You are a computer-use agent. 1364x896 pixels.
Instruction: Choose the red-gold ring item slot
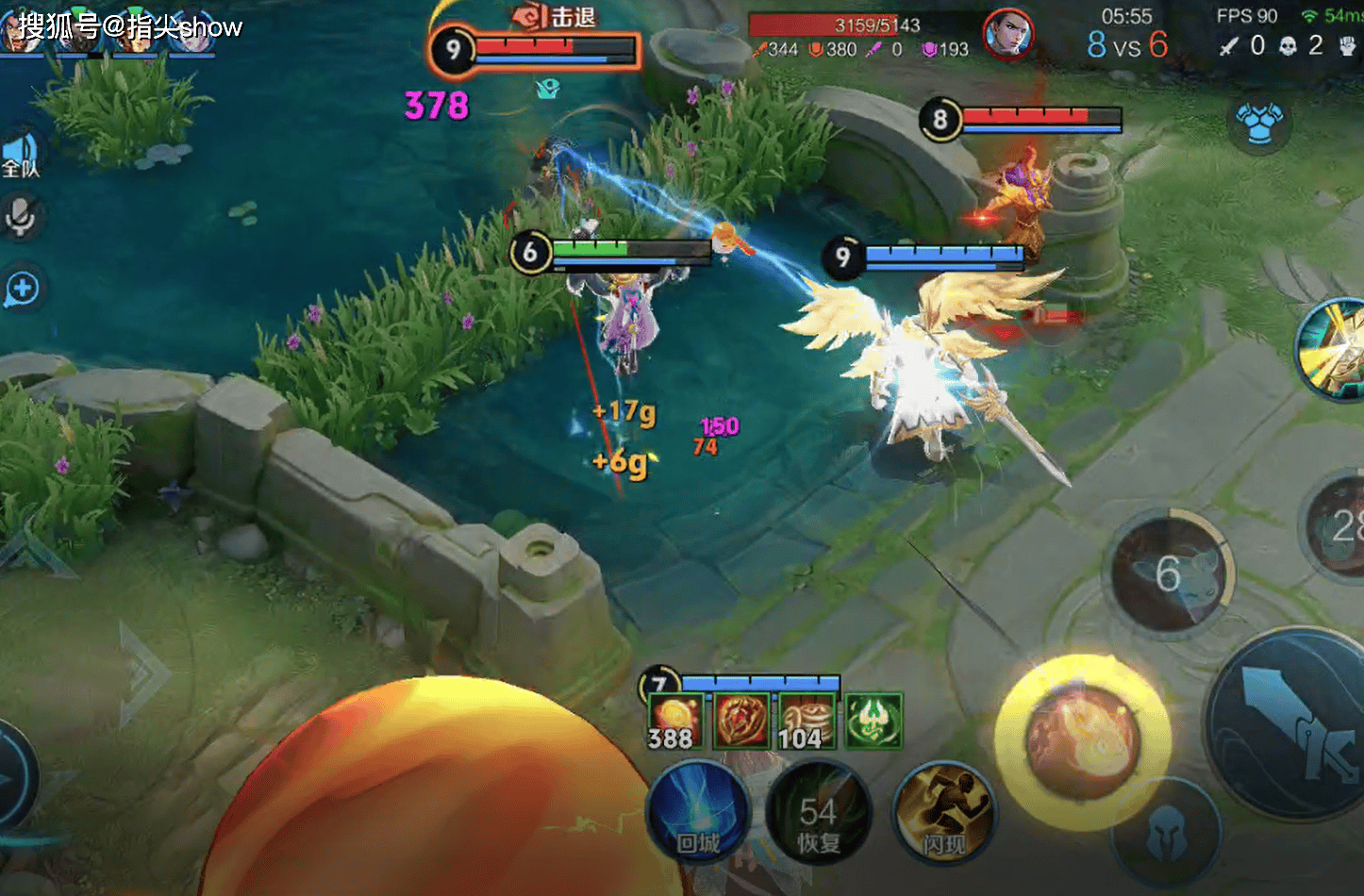click(740, 722)
